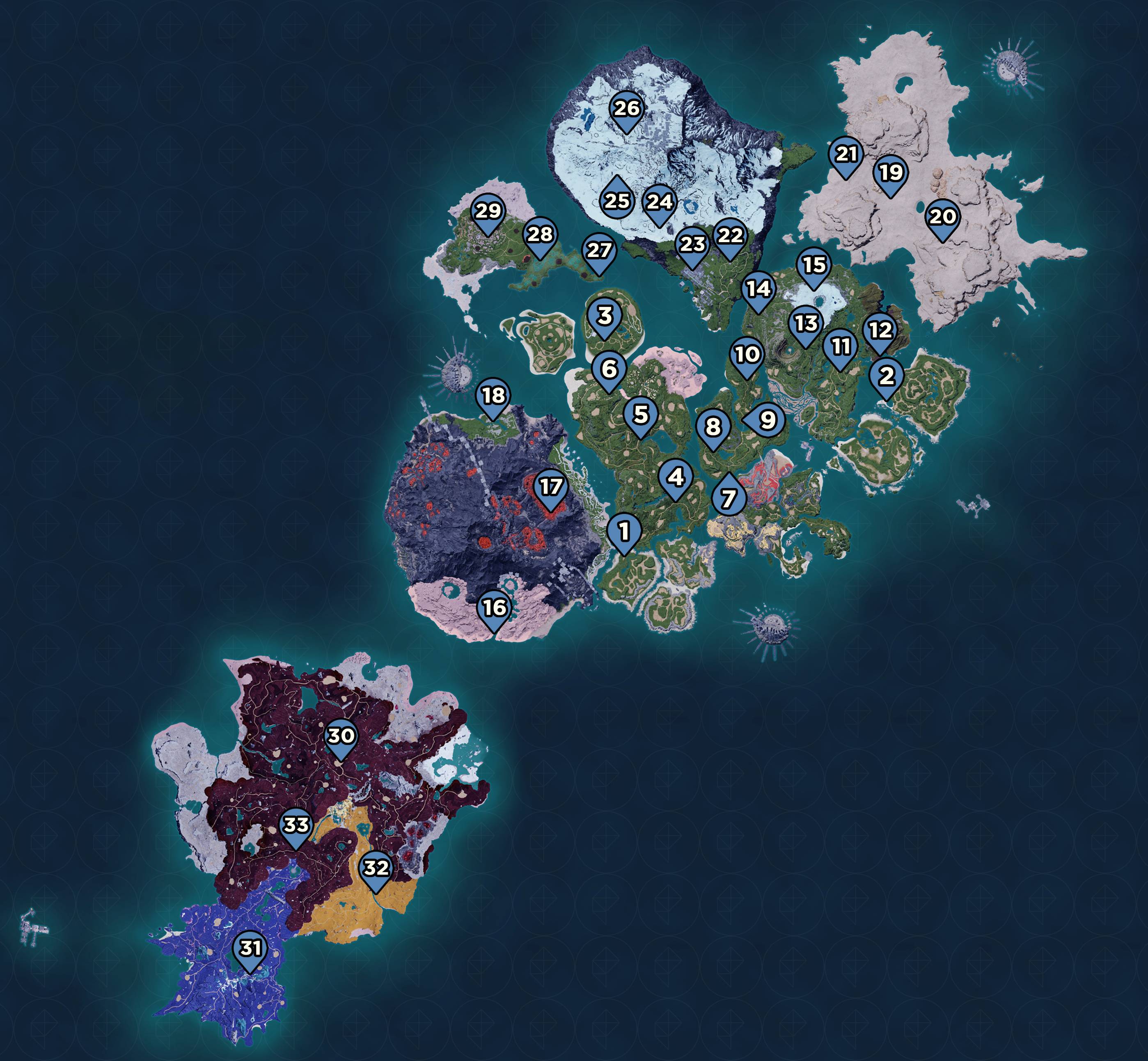Screen dimensions: 1148x1061
Task: Open map marker number 27
Action: coord(599,251)
